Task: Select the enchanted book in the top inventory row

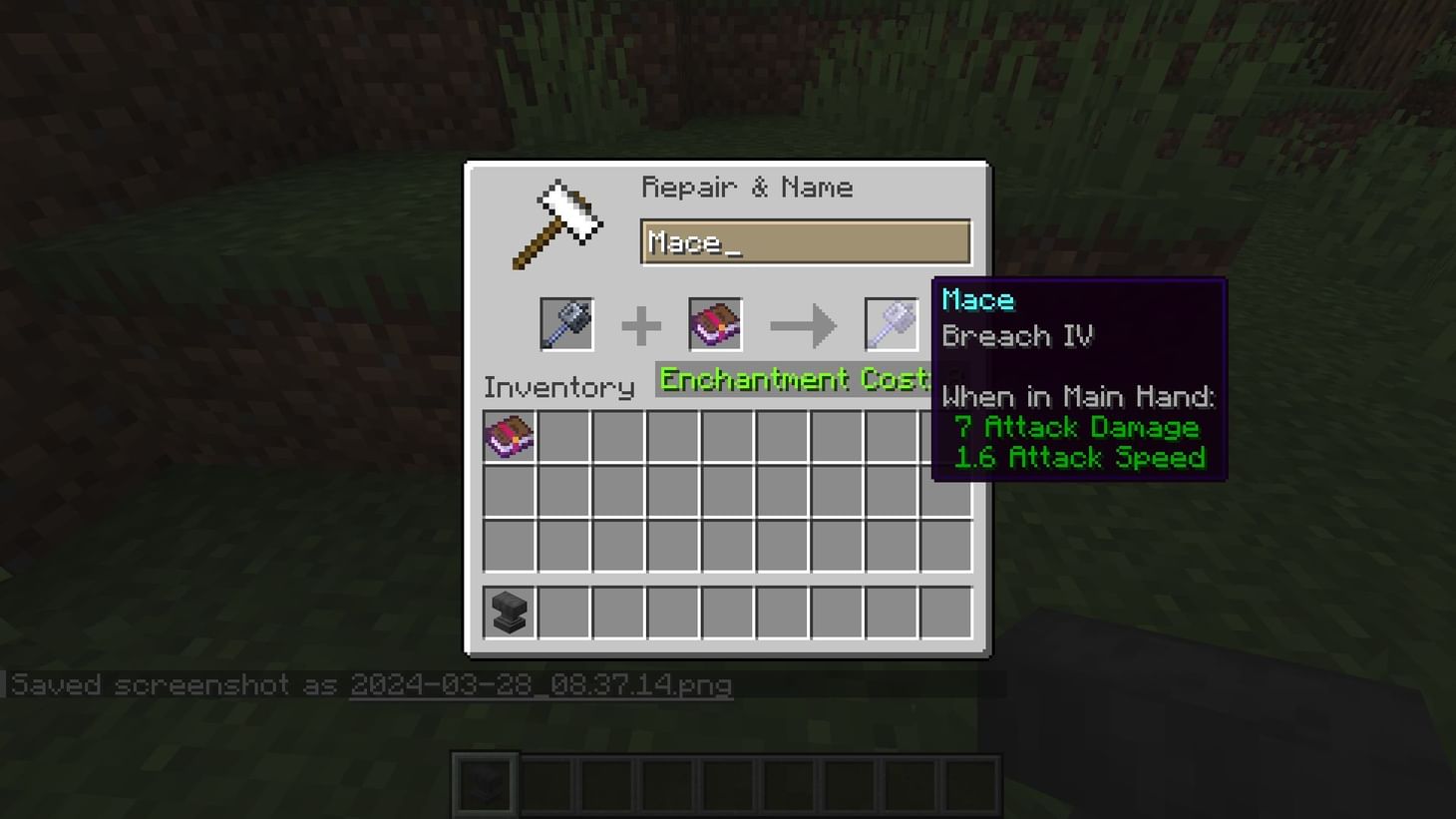Action: [x=510, y=438]
